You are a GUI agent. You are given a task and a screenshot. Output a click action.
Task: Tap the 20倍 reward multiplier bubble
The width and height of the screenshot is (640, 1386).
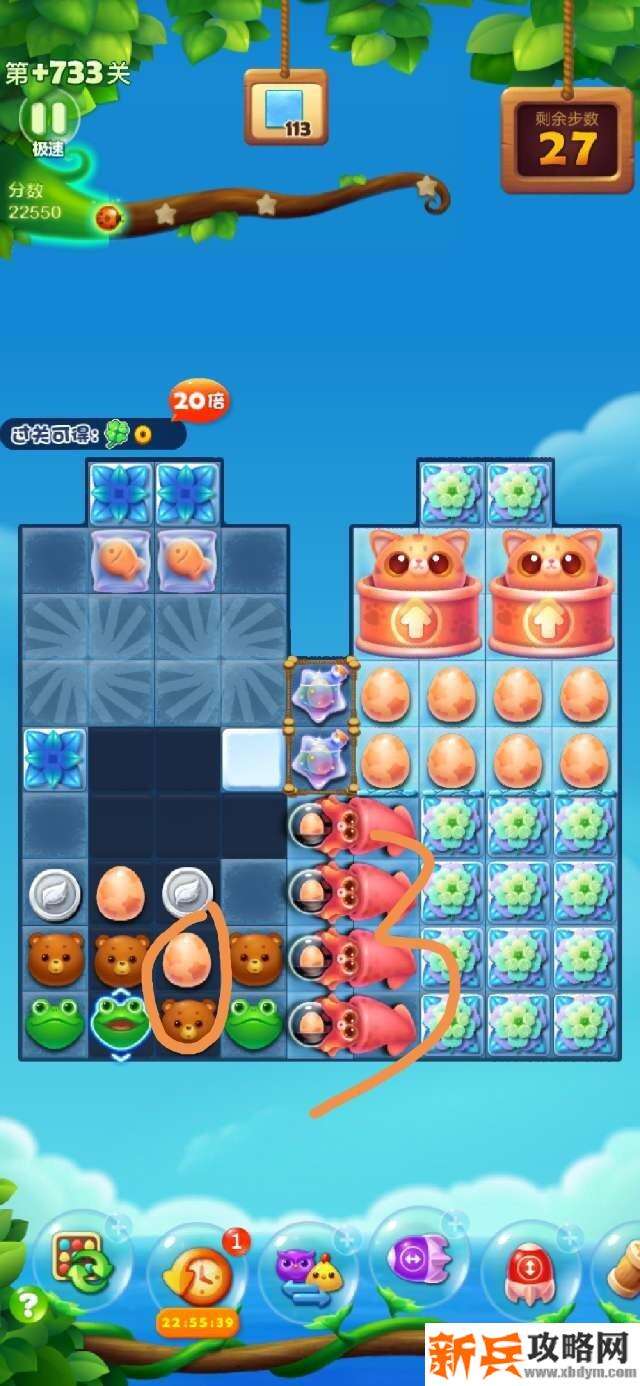tap(200, 402)
